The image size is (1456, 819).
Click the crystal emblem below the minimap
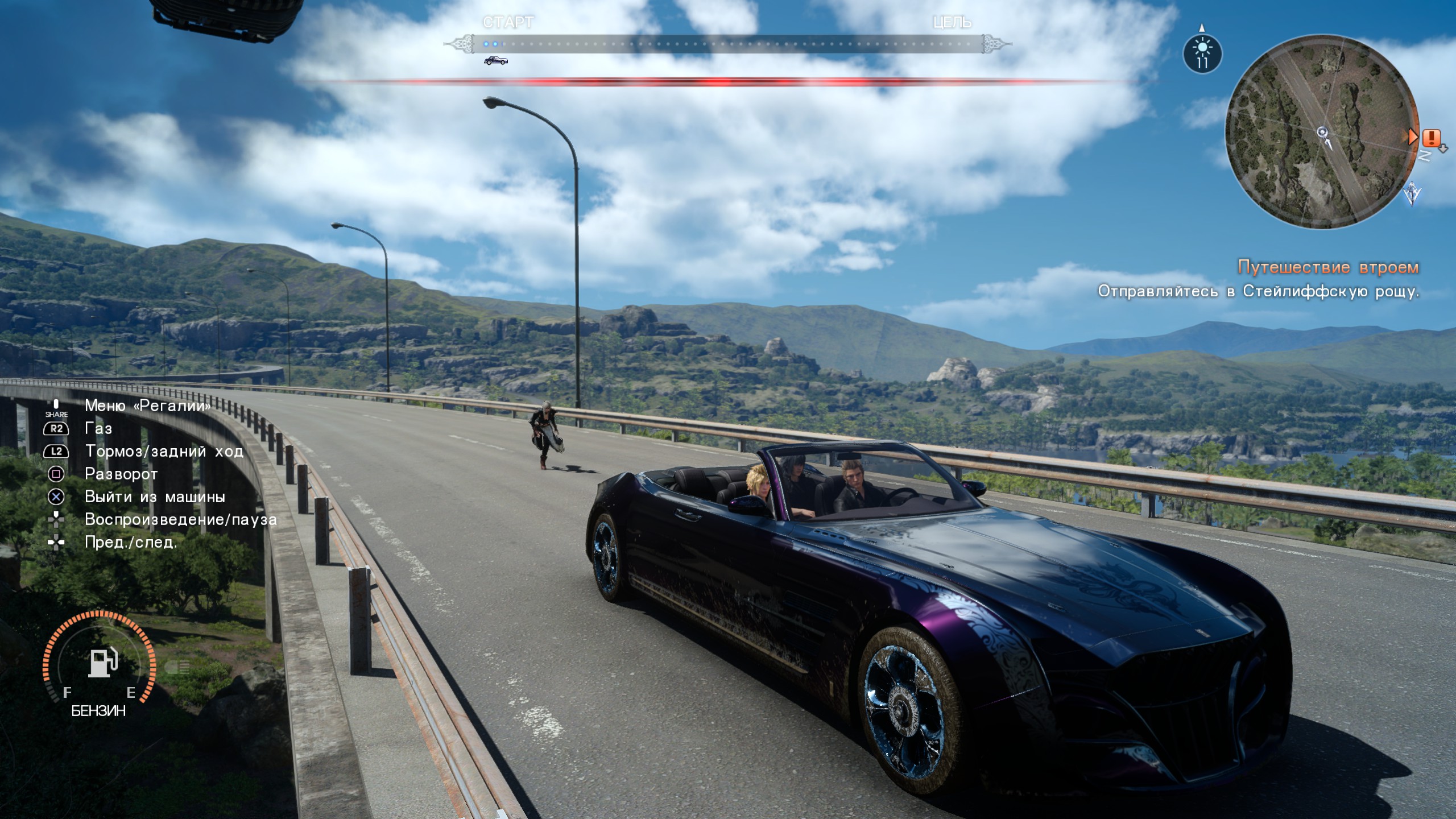pos(1411,194)
